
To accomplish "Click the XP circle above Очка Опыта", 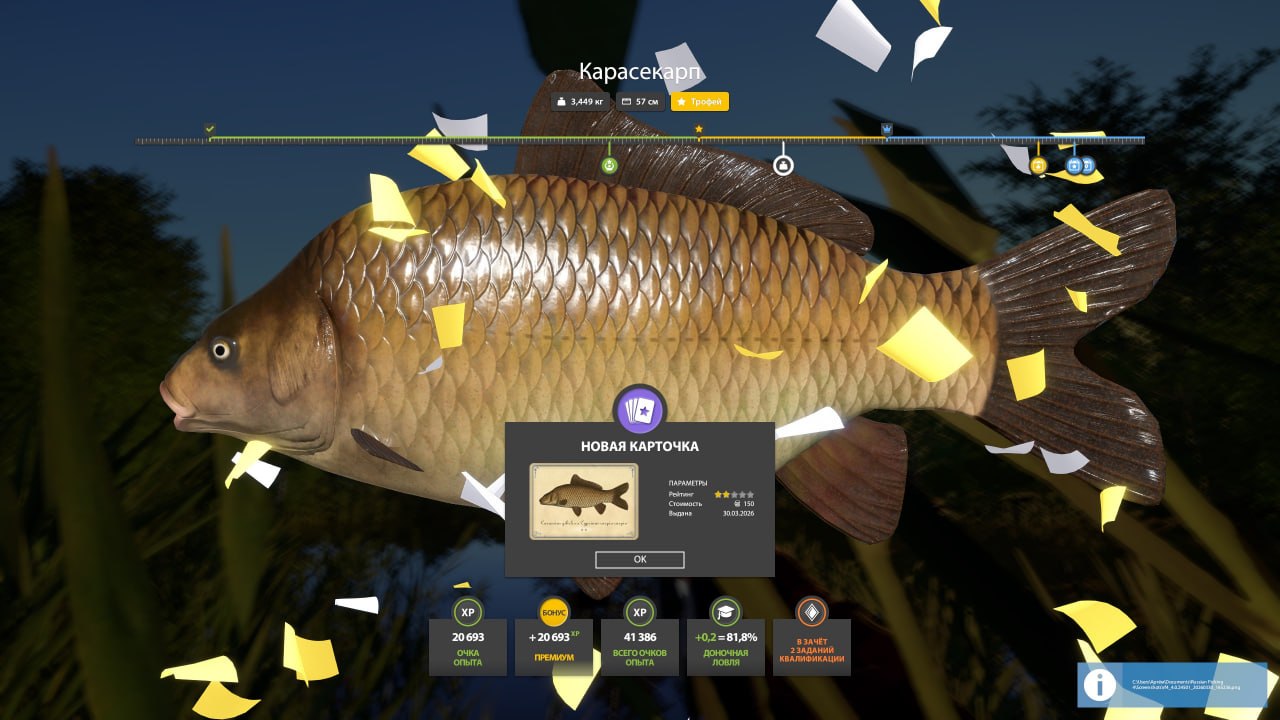I will (466, 613).
